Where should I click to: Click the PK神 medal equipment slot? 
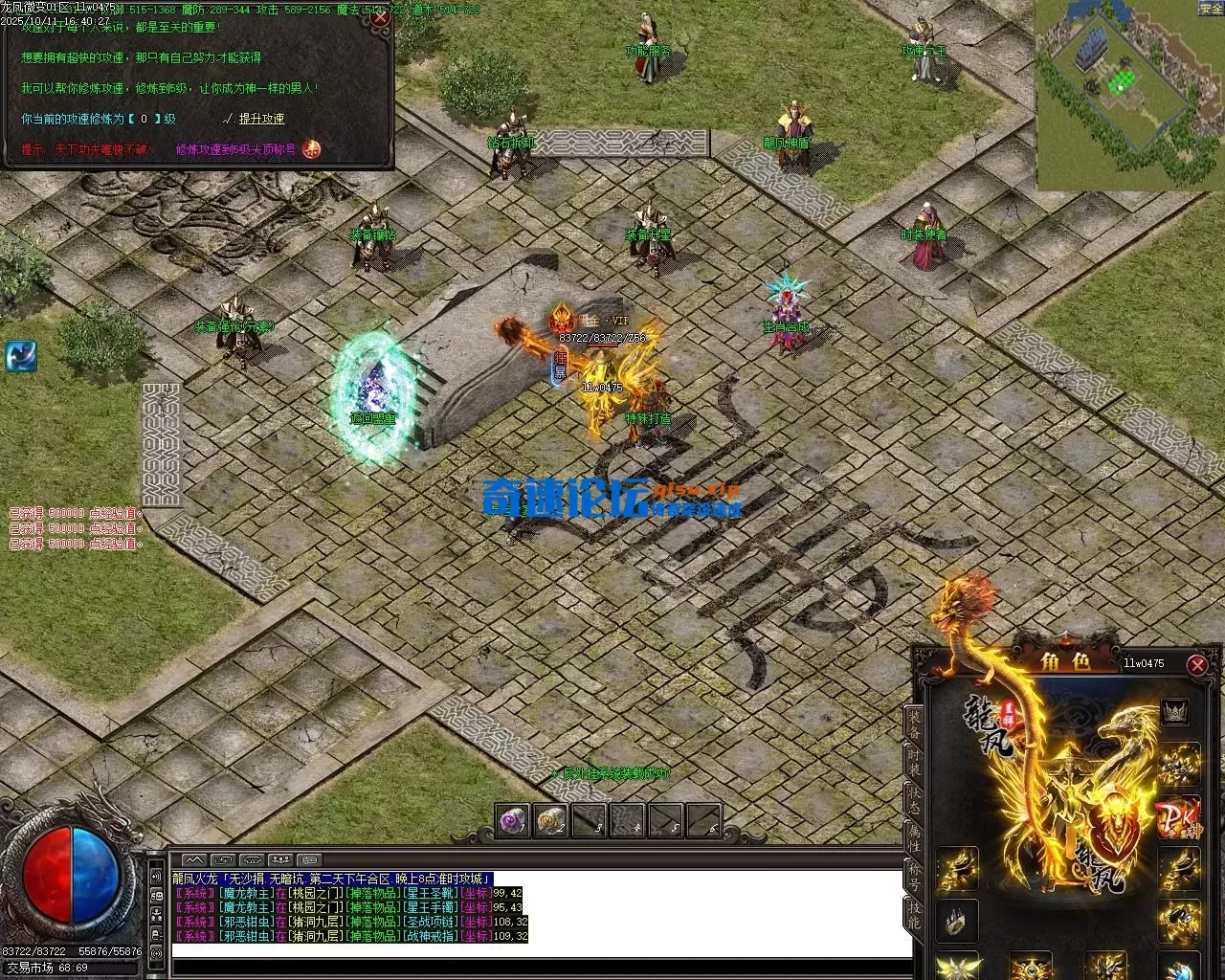click(1176, 818)
